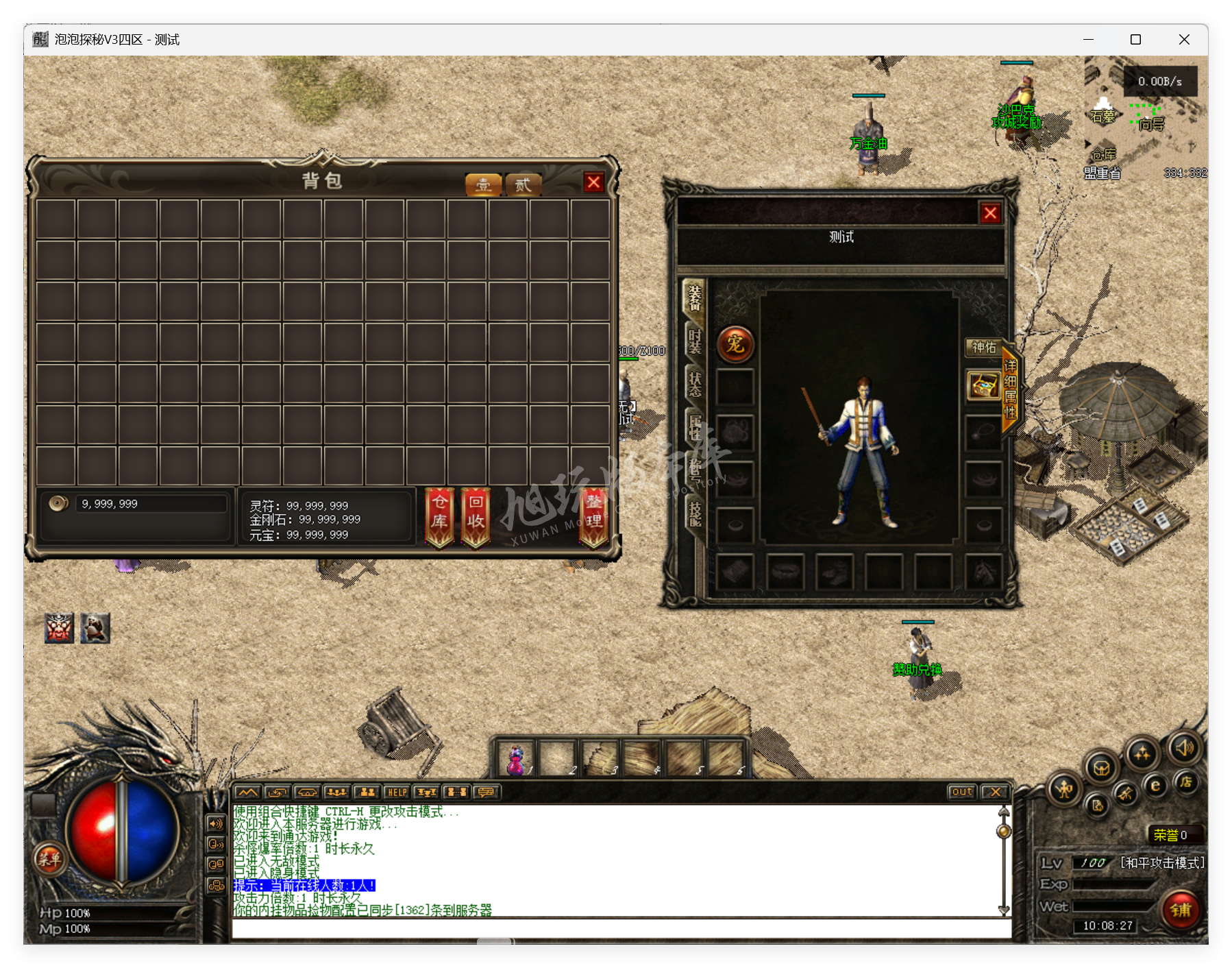
Task: Open the 状态 status tab
Action: click(x=695, y=384)
